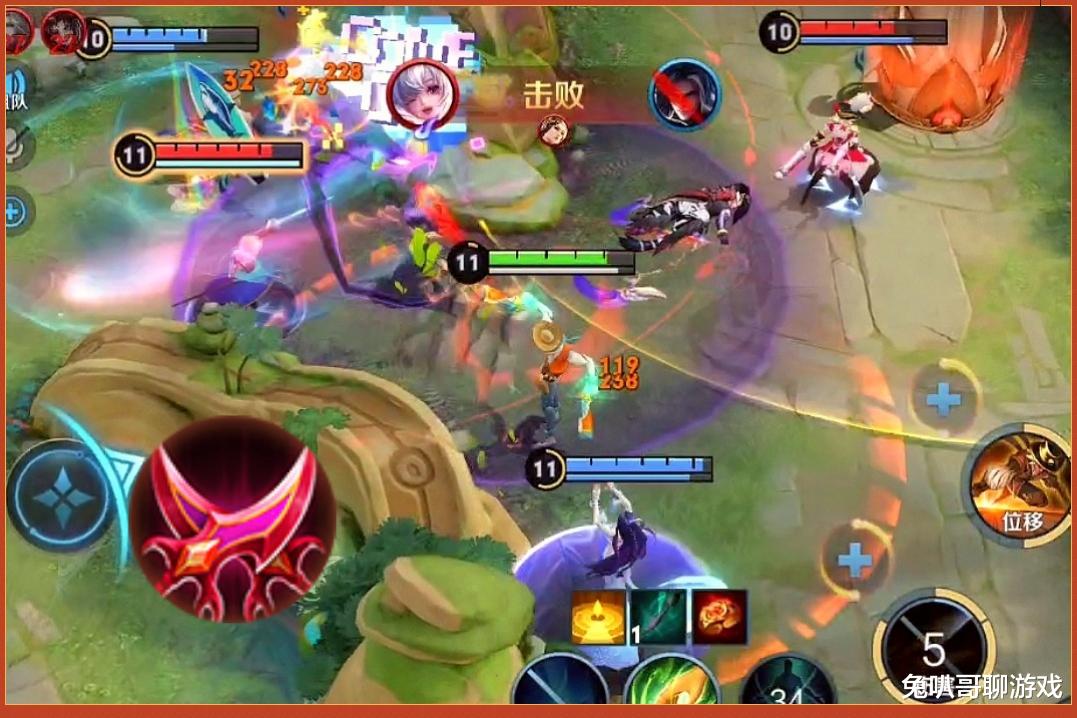Tap the blue four-point star movement joystick
This screenshot has width=1077, height=718.
[x=60, y=496]
